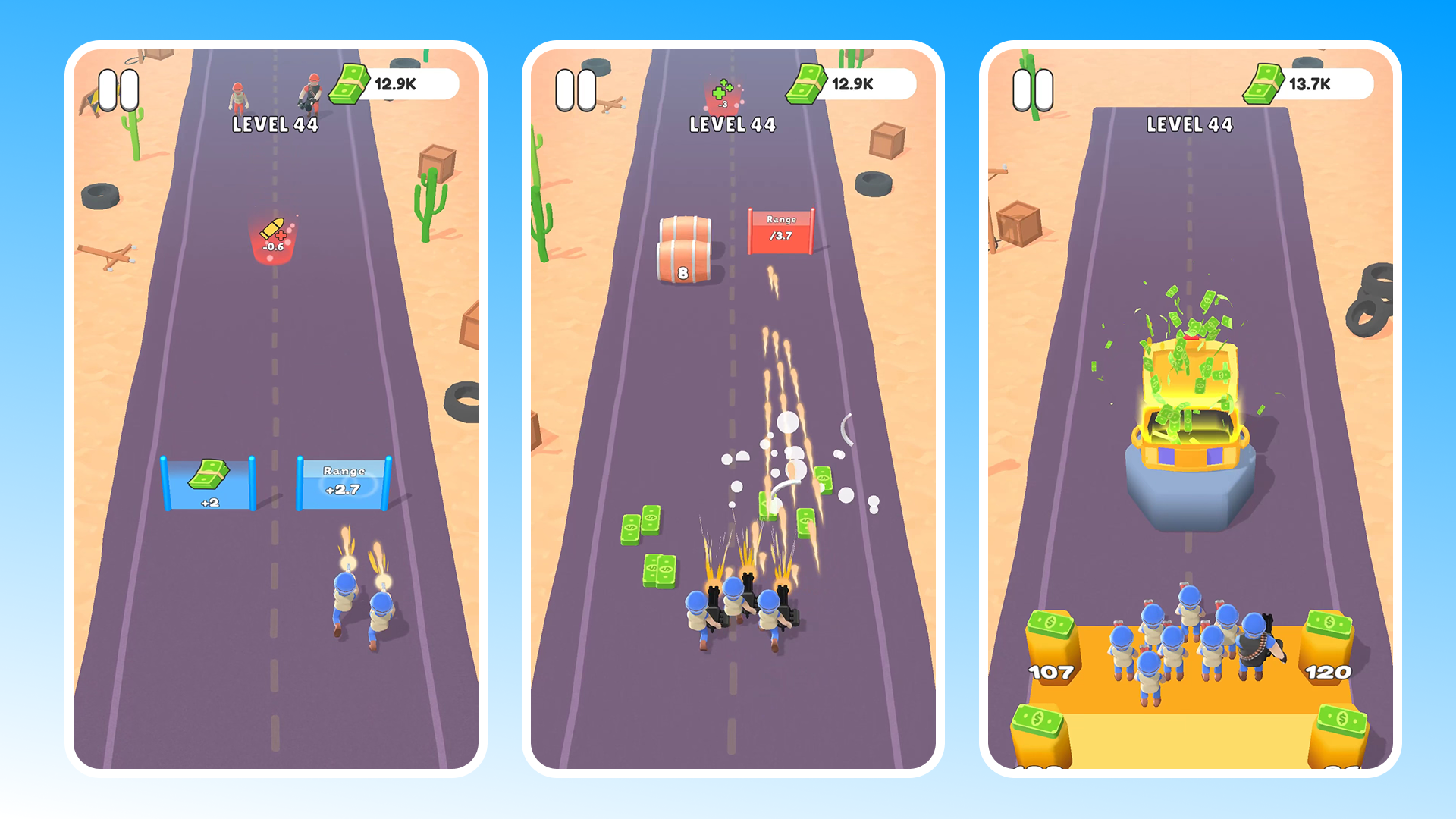Select the blue +2 cash gate
Image resolution: width=1456 pixels, height=819 pixels.
pyautogui.click(x=209, y=482)
